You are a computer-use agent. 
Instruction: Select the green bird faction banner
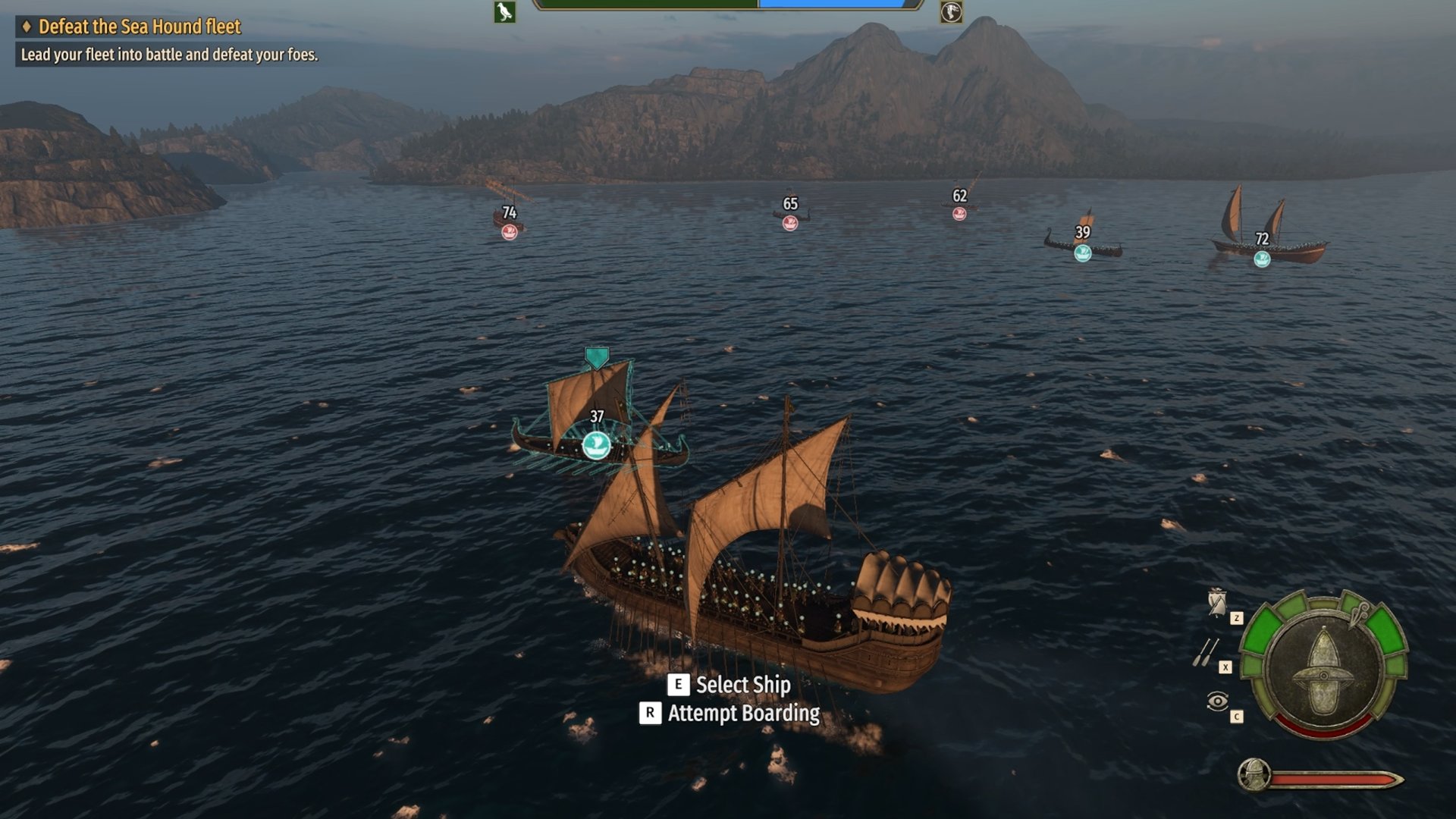tap(505, 12)
